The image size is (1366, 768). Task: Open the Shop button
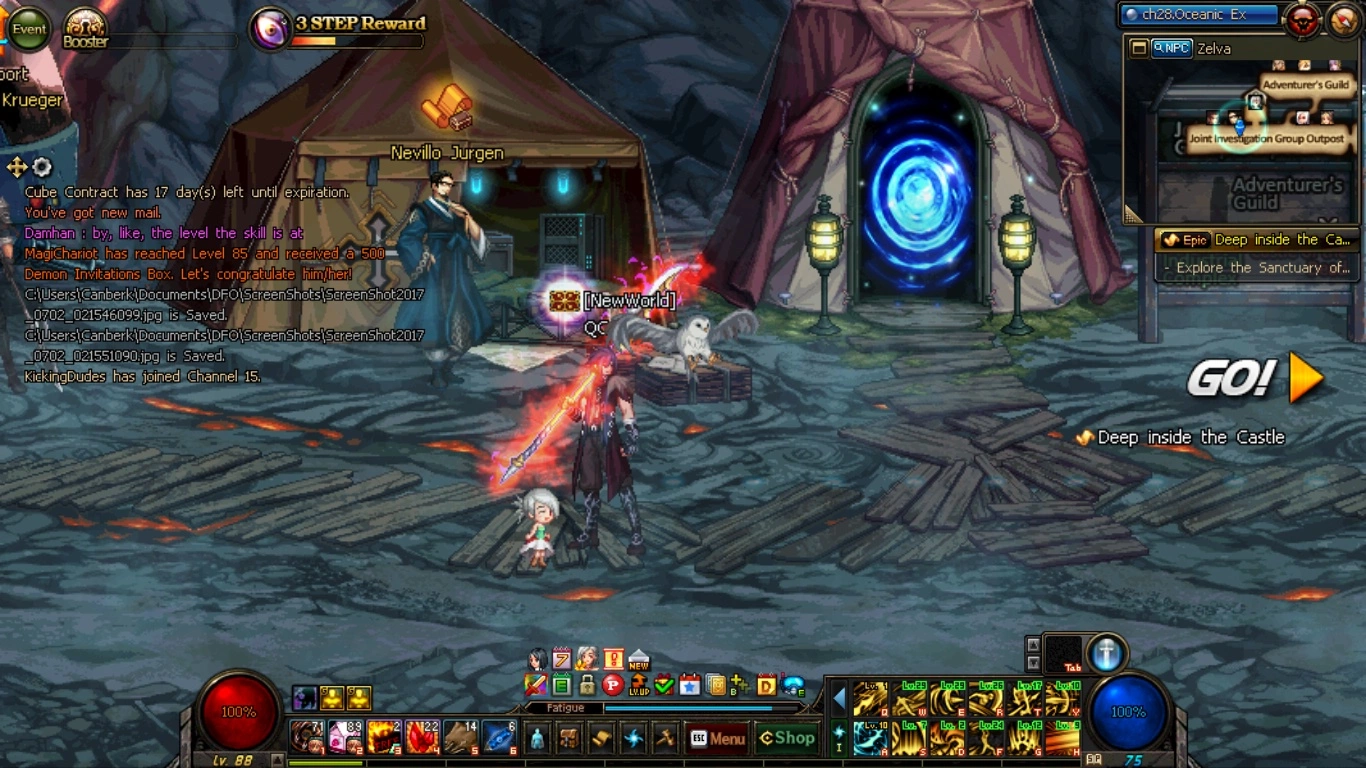[x=787, y=738]
